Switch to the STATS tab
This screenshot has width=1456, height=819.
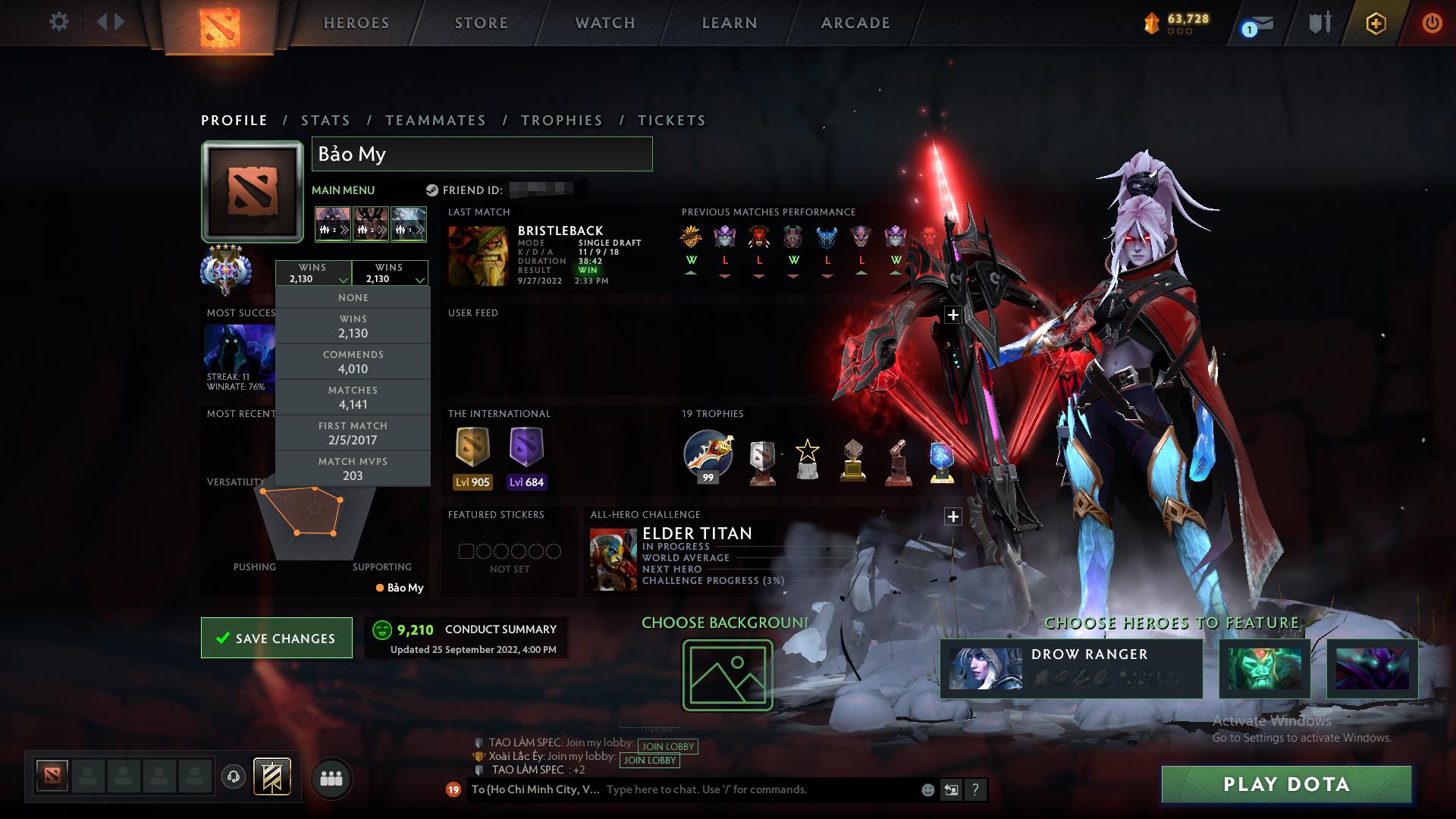(325, 120)
